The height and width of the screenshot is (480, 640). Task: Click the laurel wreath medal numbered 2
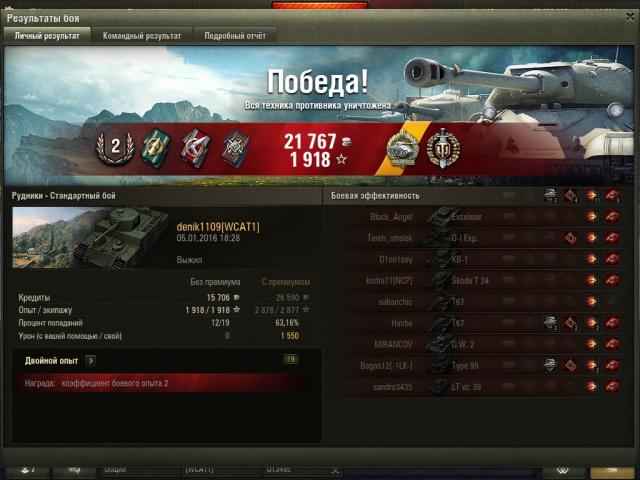[x=115, y=147]
